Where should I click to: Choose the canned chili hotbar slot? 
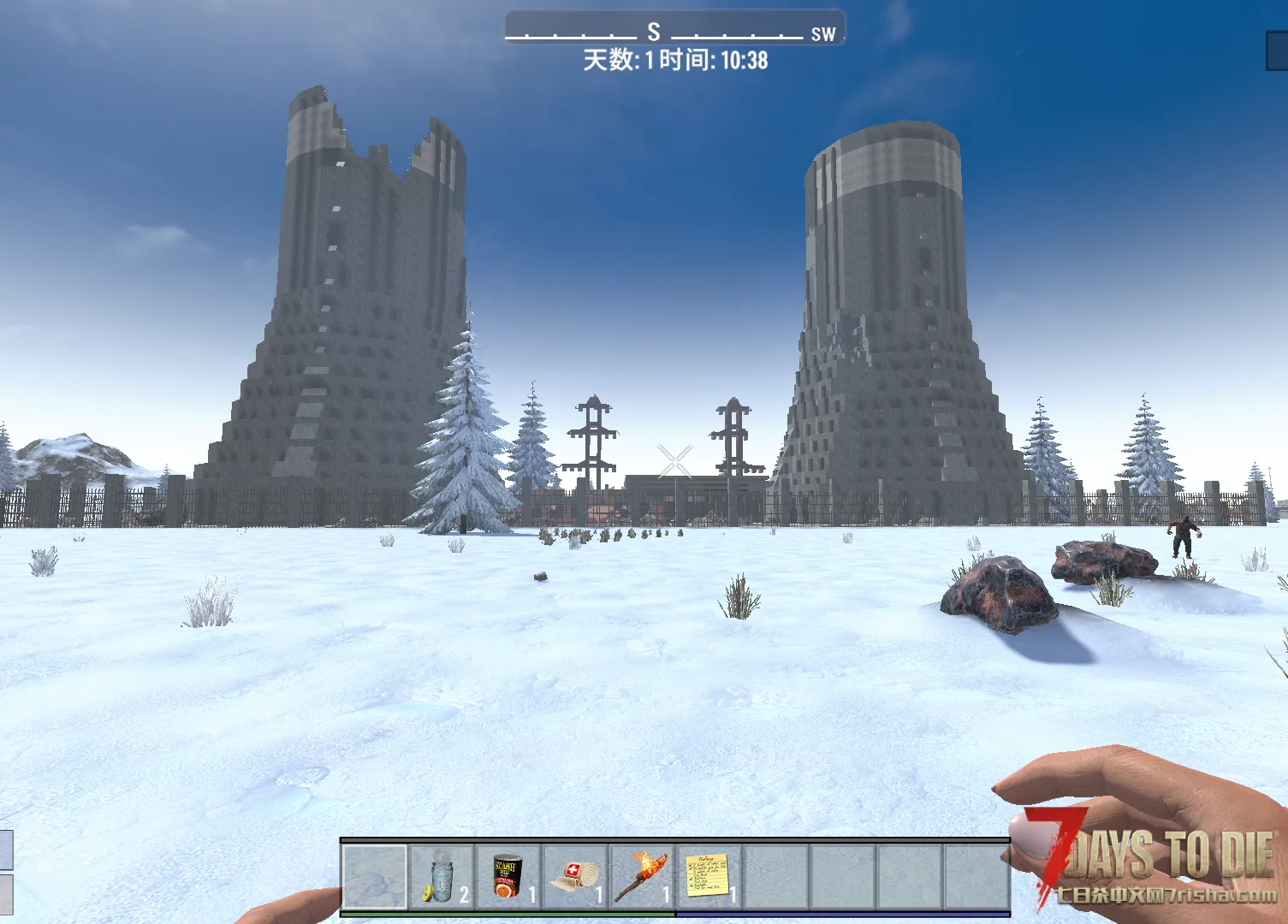(x=508, y=876)
